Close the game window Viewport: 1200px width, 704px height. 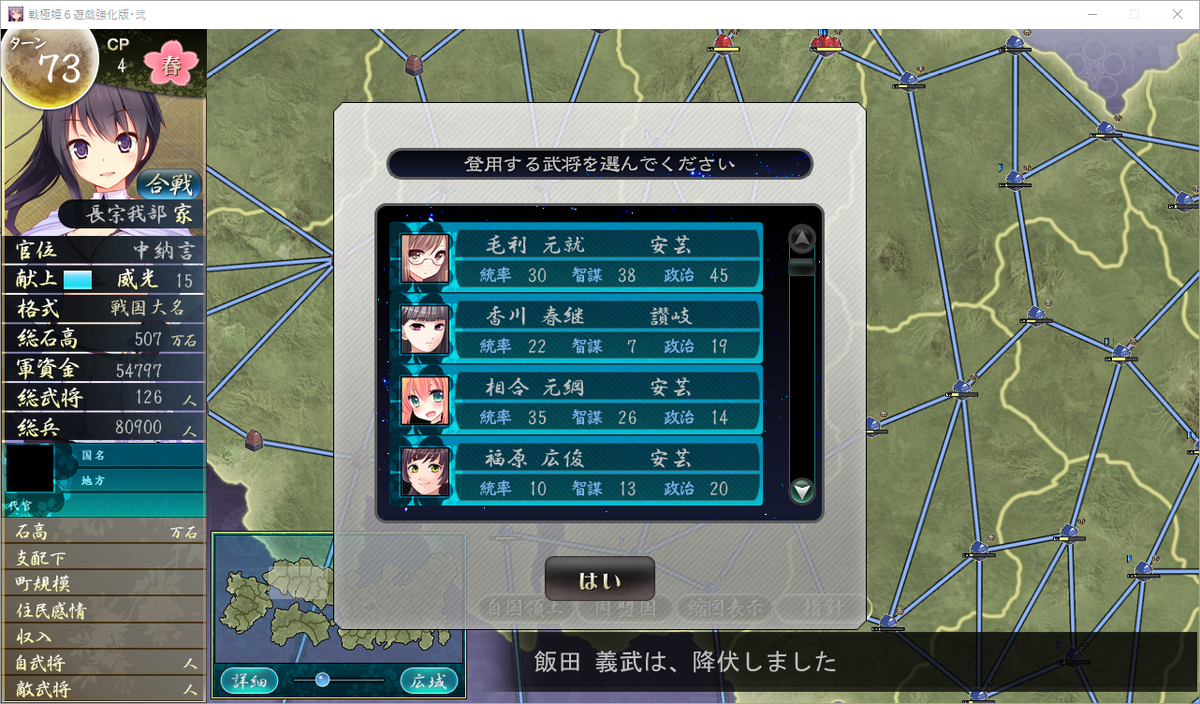tap(1176, 14)
